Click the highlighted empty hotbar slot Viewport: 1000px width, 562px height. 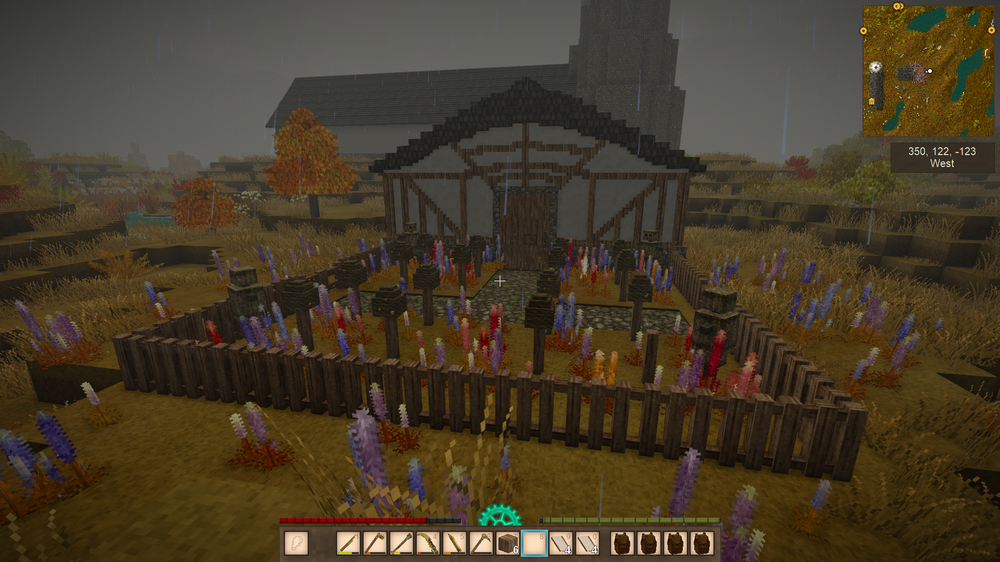tap(534, 543)
